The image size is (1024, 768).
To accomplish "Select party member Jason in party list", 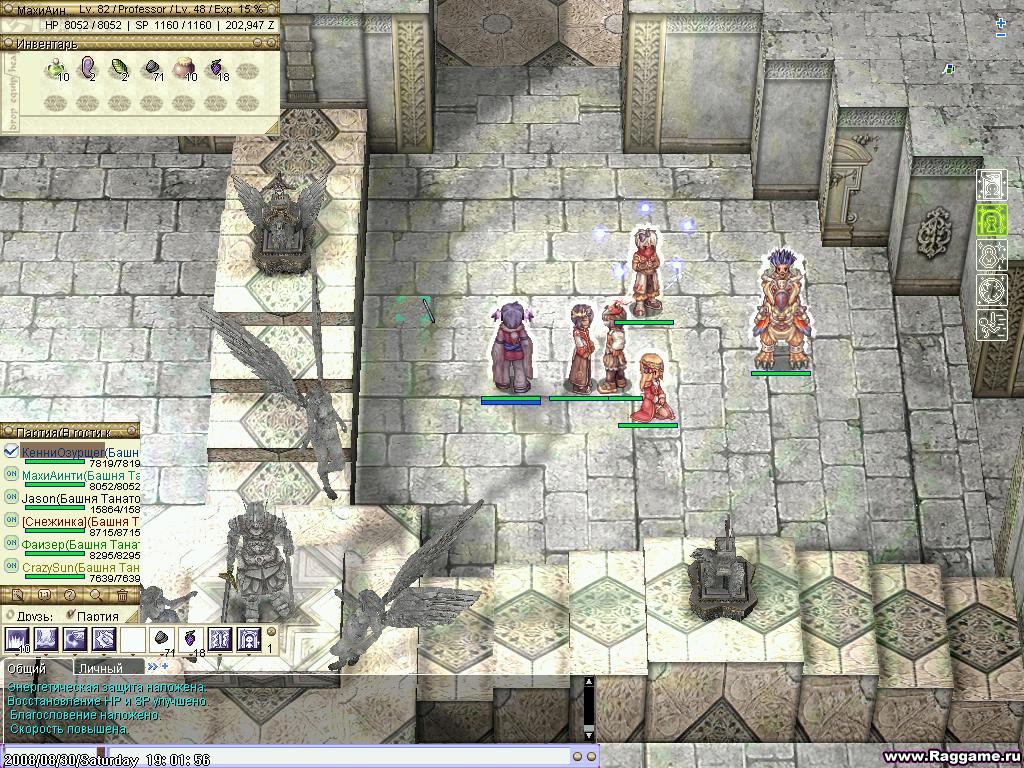I will coord(82,498).
